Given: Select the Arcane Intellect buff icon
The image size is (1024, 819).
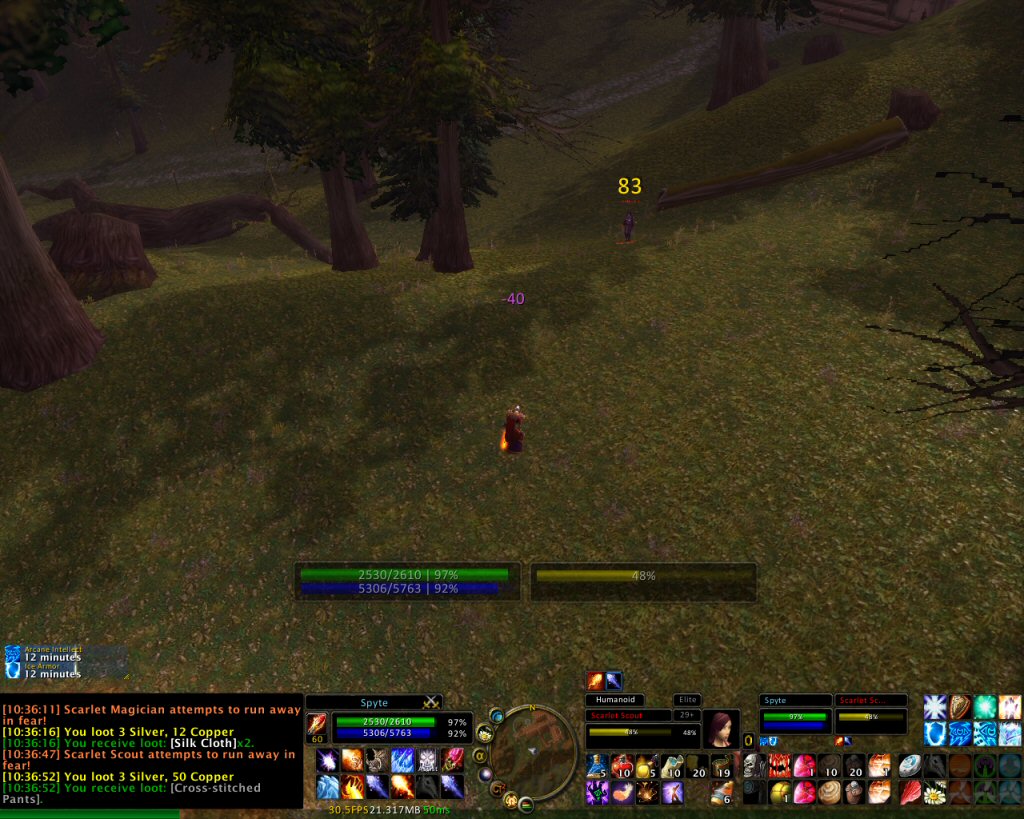Looking at the screenshot, I should (13, 653).
